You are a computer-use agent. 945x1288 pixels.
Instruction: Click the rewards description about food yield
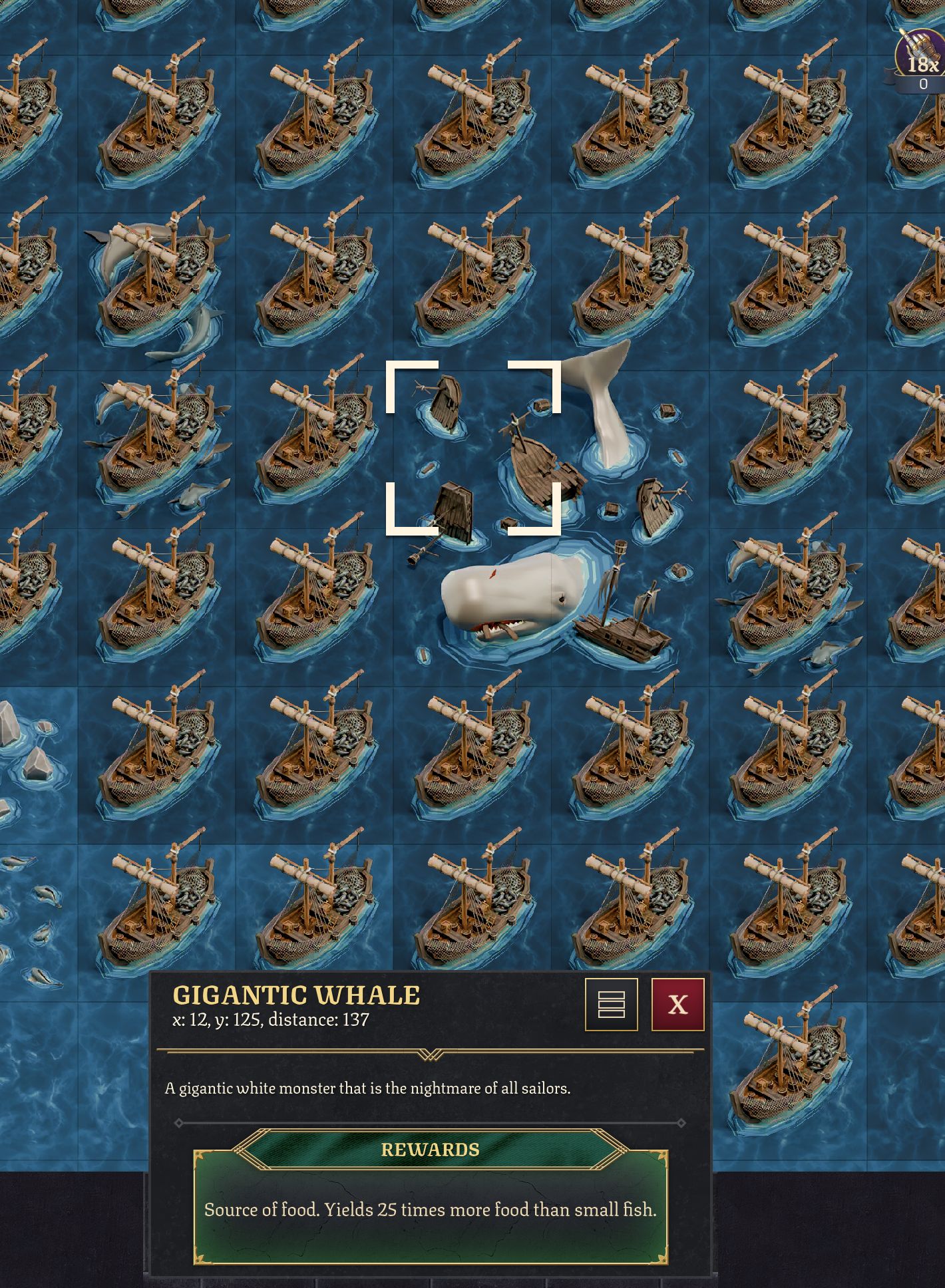[431, 1210]
